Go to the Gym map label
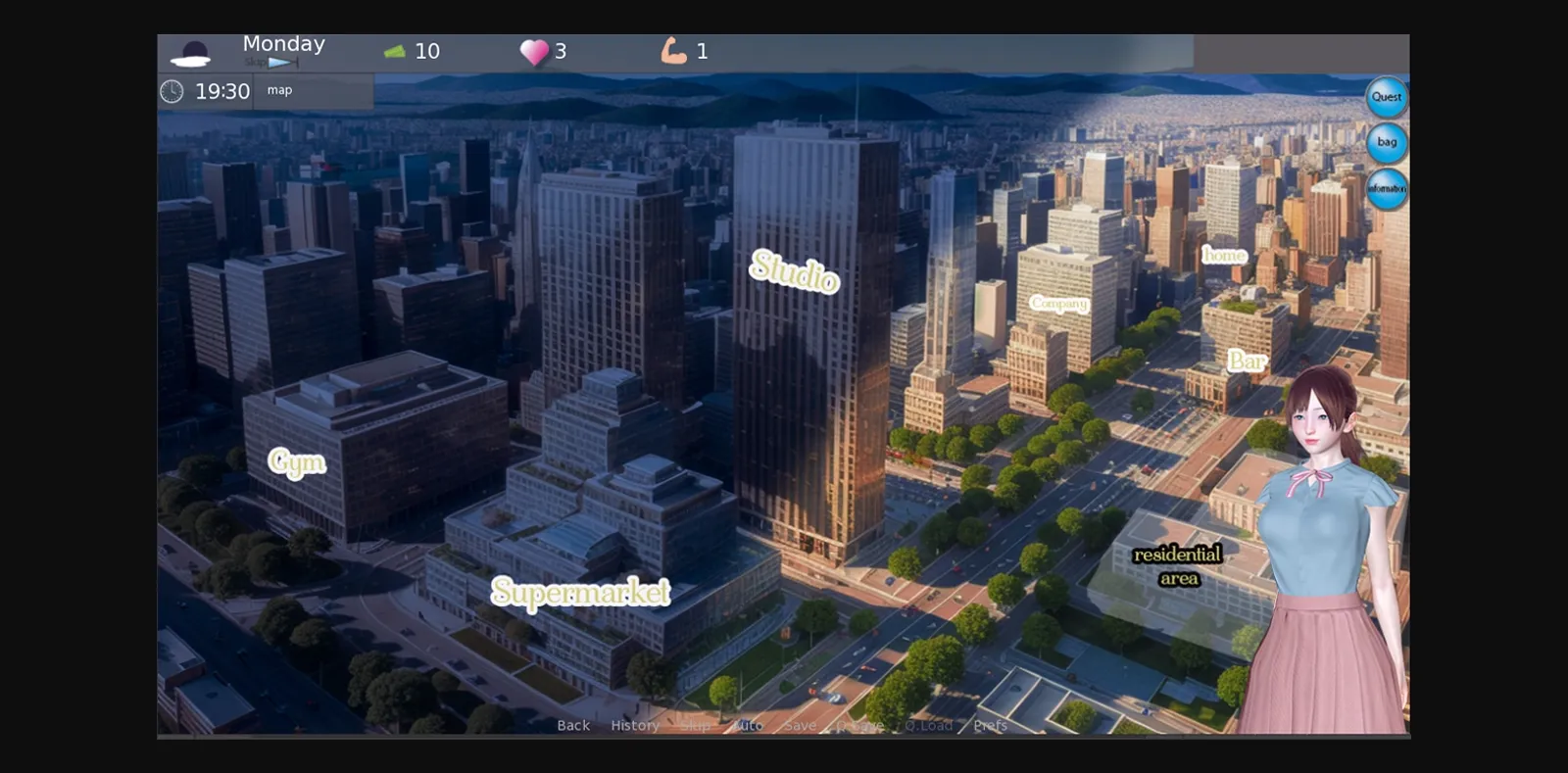 [297, 461]
